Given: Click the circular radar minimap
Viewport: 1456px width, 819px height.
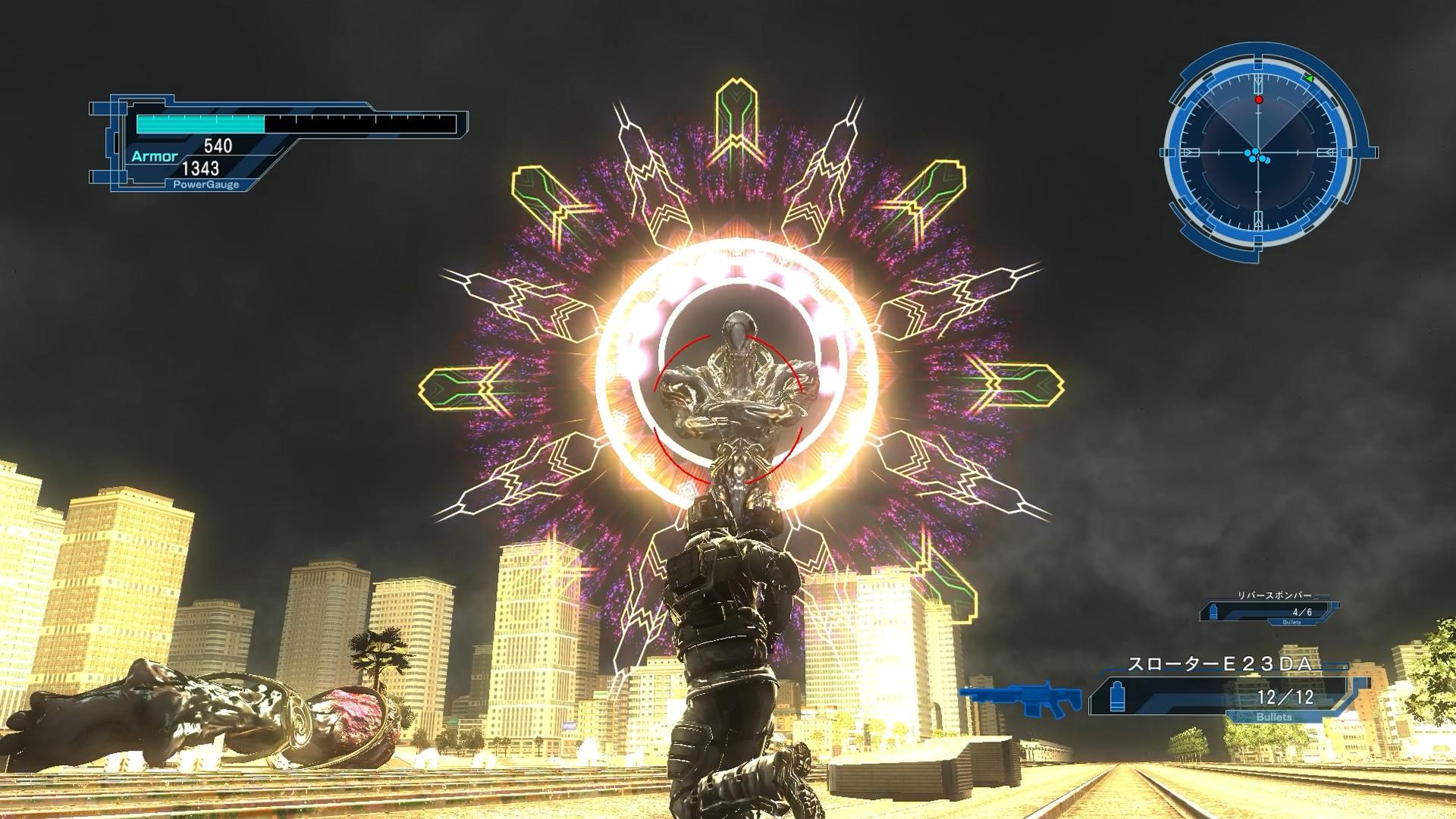Looking at the screenshot, I should [x=1259, y=153].
